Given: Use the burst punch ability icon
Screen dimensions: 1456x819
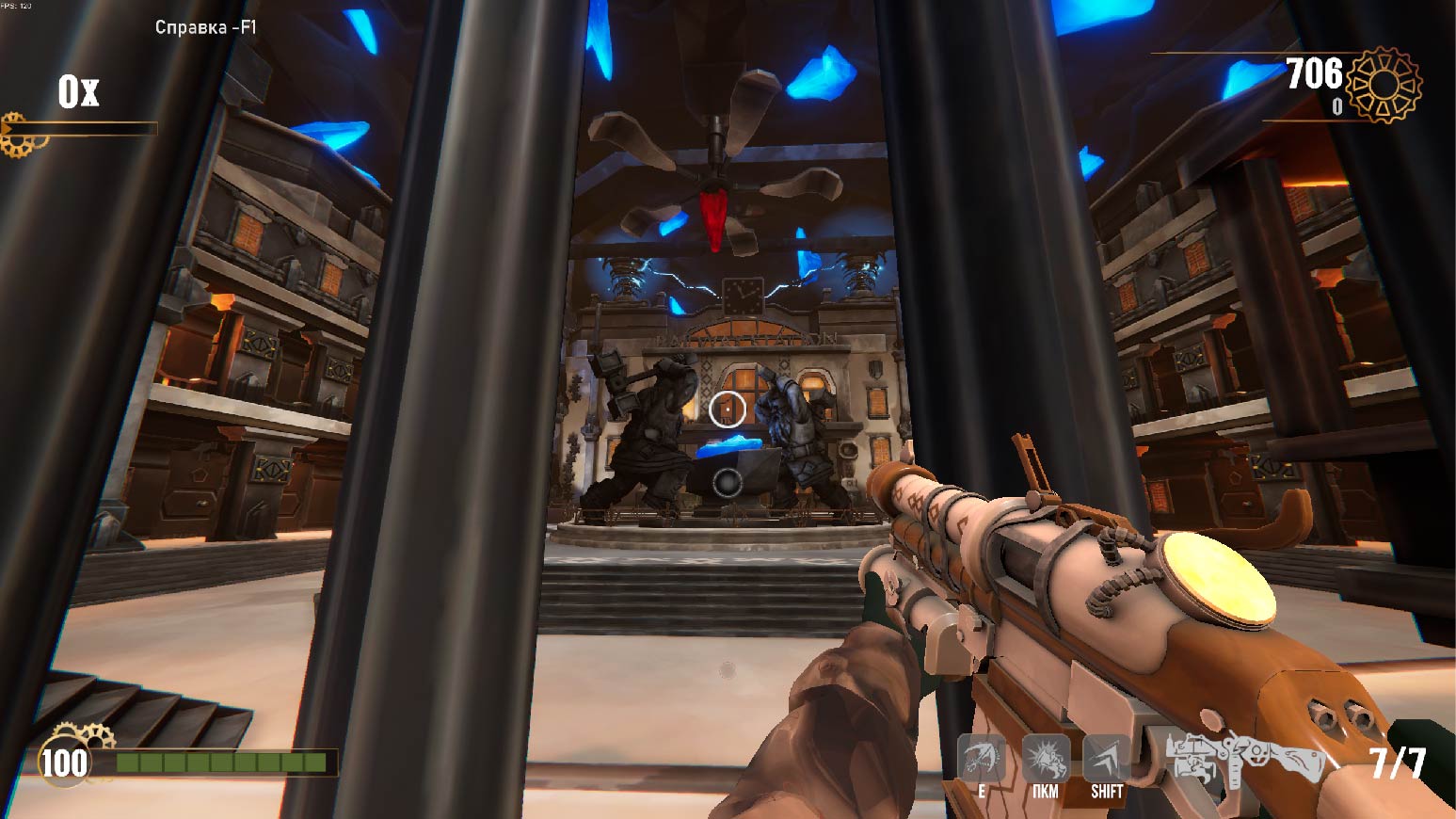Looking at the screenshot, I should pos(1045,758).
